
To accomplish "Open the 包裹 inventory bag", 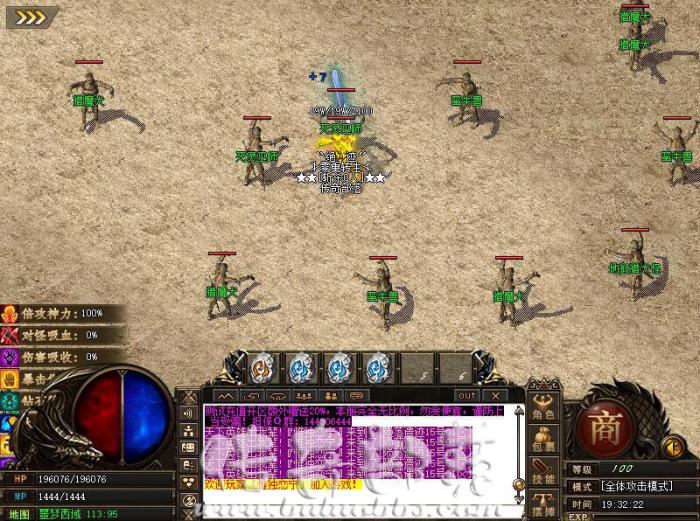I will coord(543,440).
